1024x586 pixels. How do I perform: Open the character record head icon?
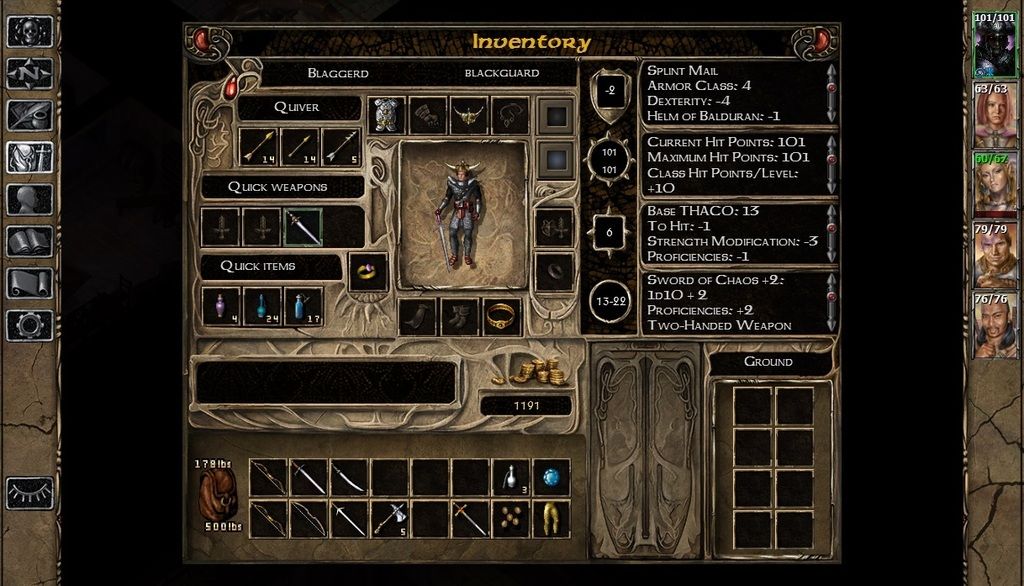coord(30,199)
